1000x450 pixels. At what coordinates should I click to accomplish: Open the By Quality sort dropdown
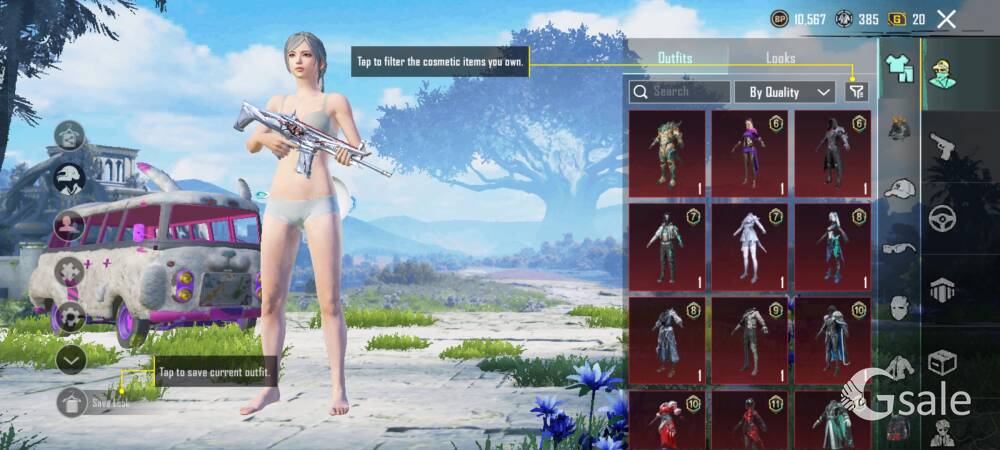tap(785, 92)
